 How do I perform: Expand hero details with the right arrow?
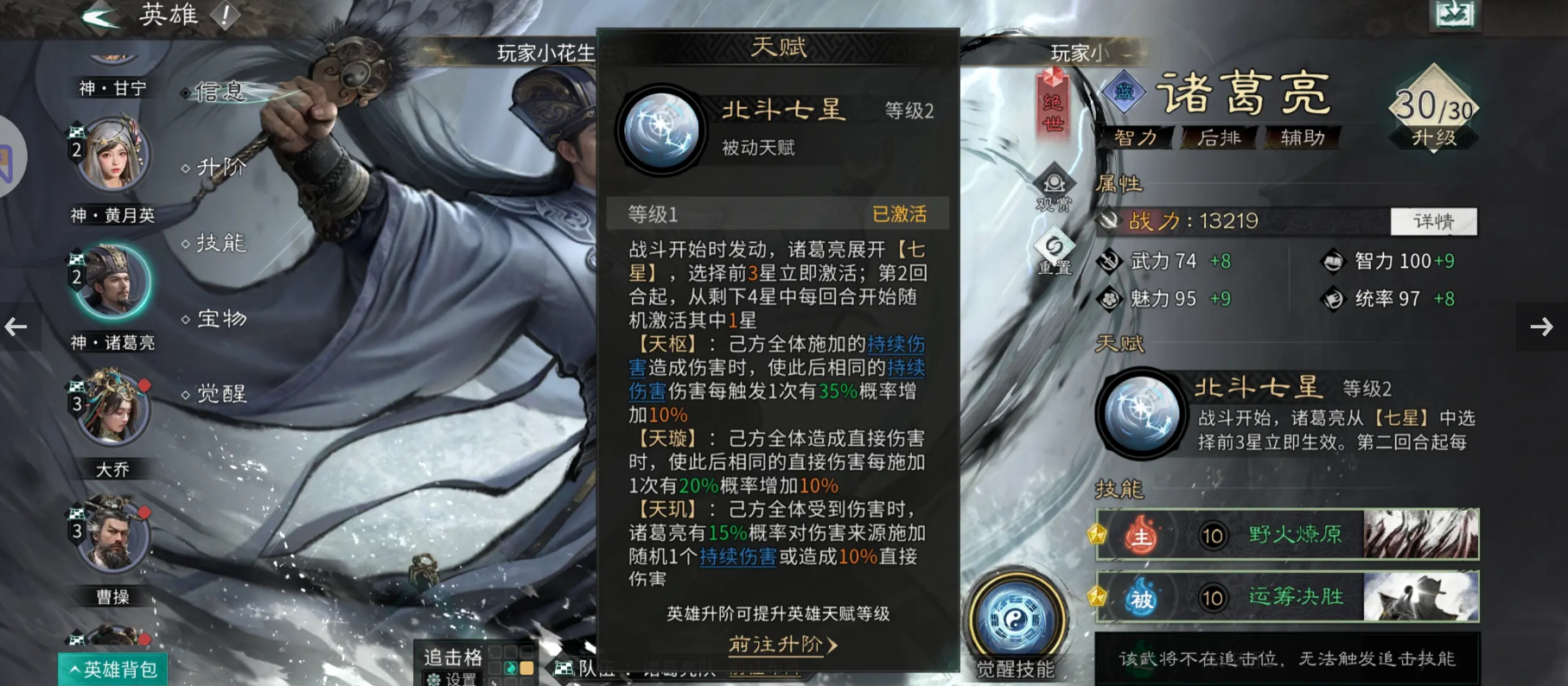click(1542, 327)
